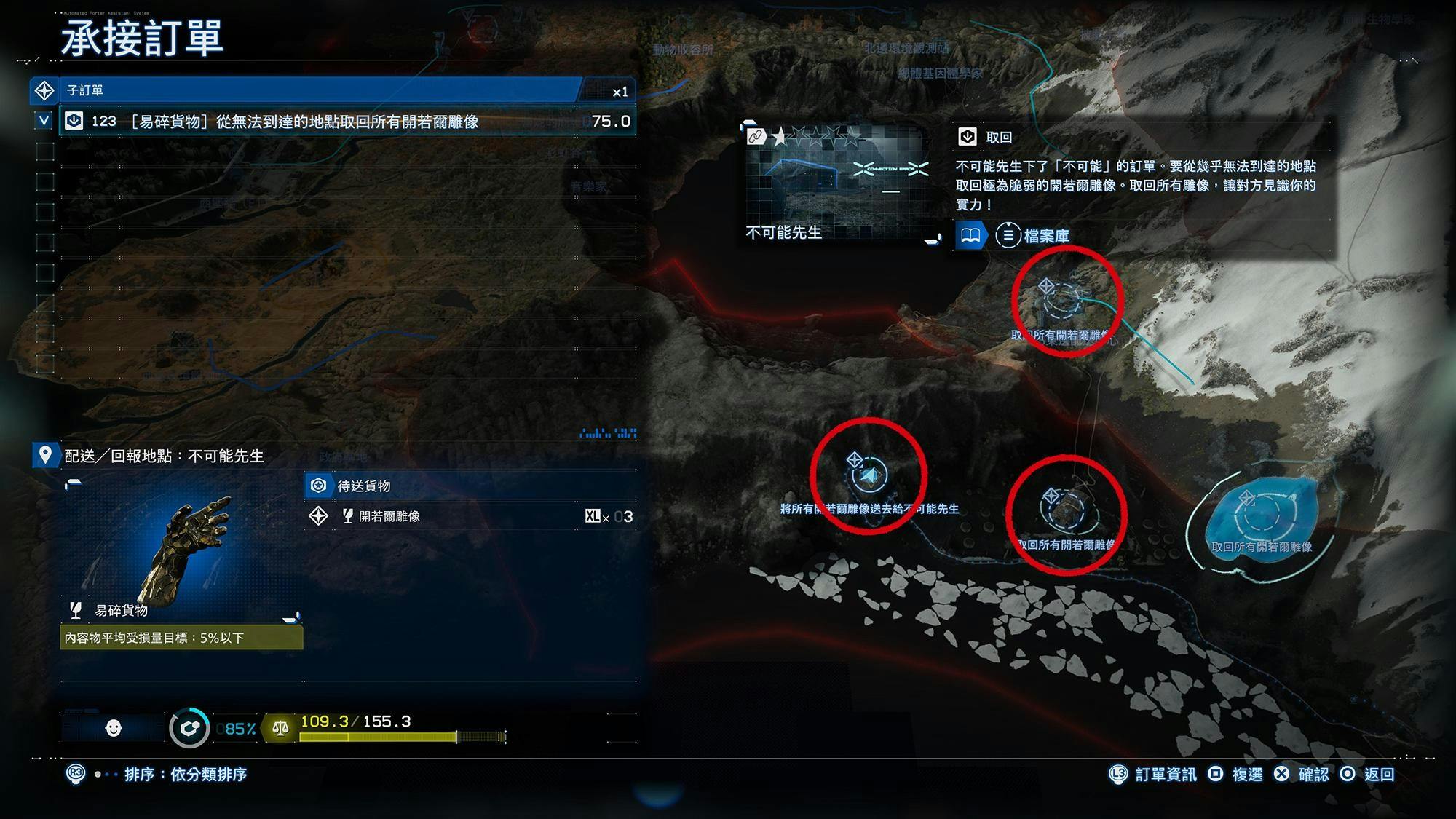Click the delivery marker to 不可能先生 on map

[x=869, y=475]
